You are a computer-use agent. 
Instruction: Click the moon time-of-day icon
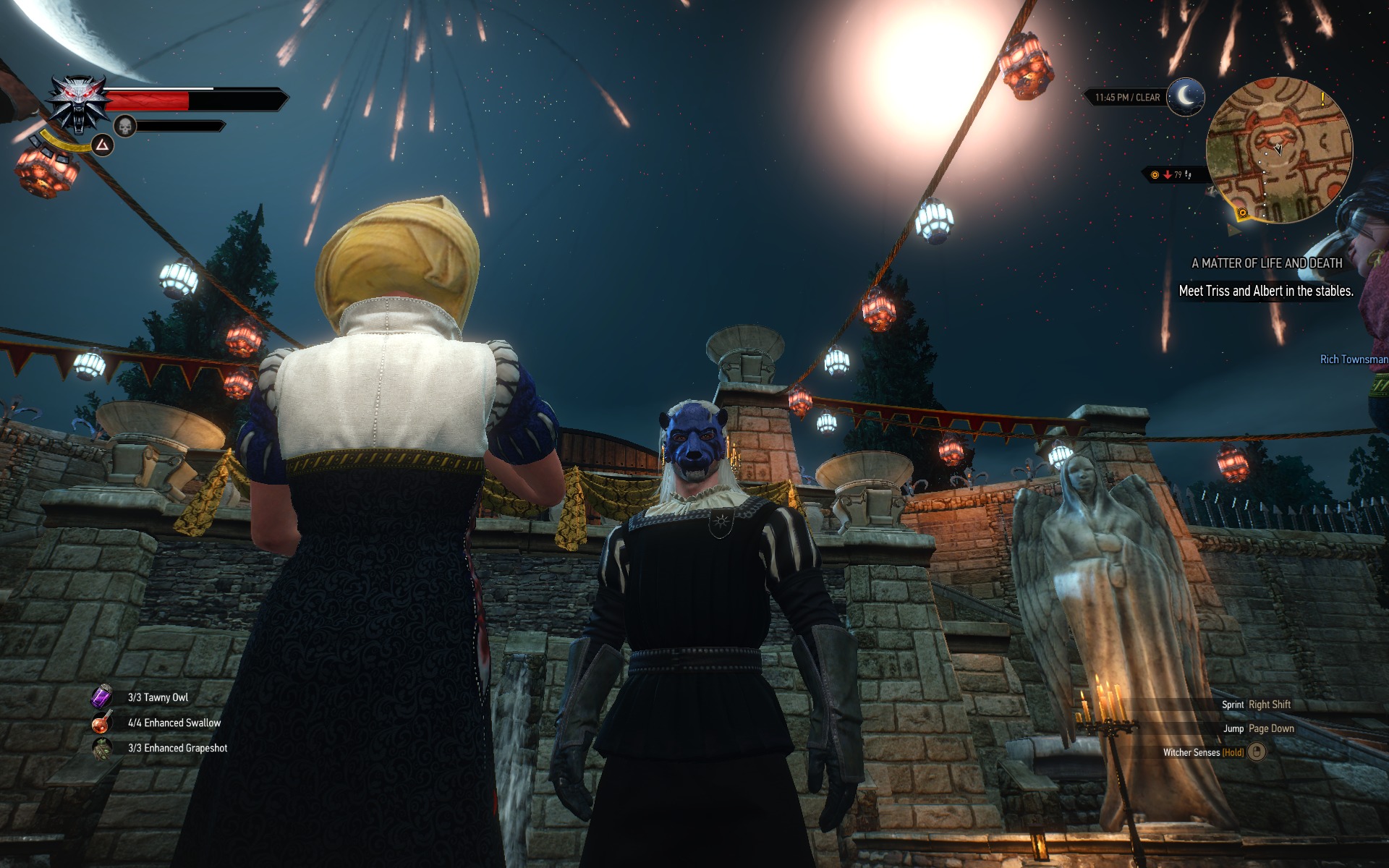(x=1185, y=96)
